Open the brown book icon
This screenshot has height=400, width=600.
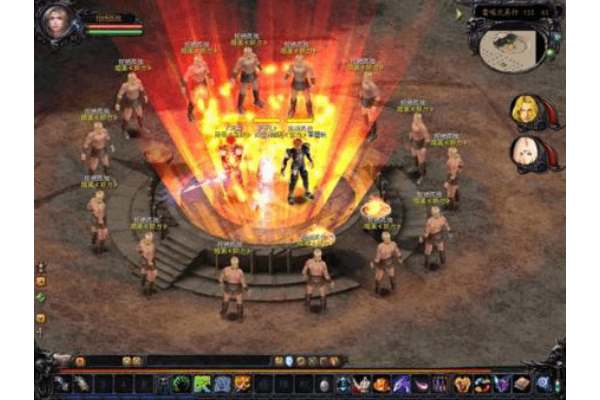521,383
